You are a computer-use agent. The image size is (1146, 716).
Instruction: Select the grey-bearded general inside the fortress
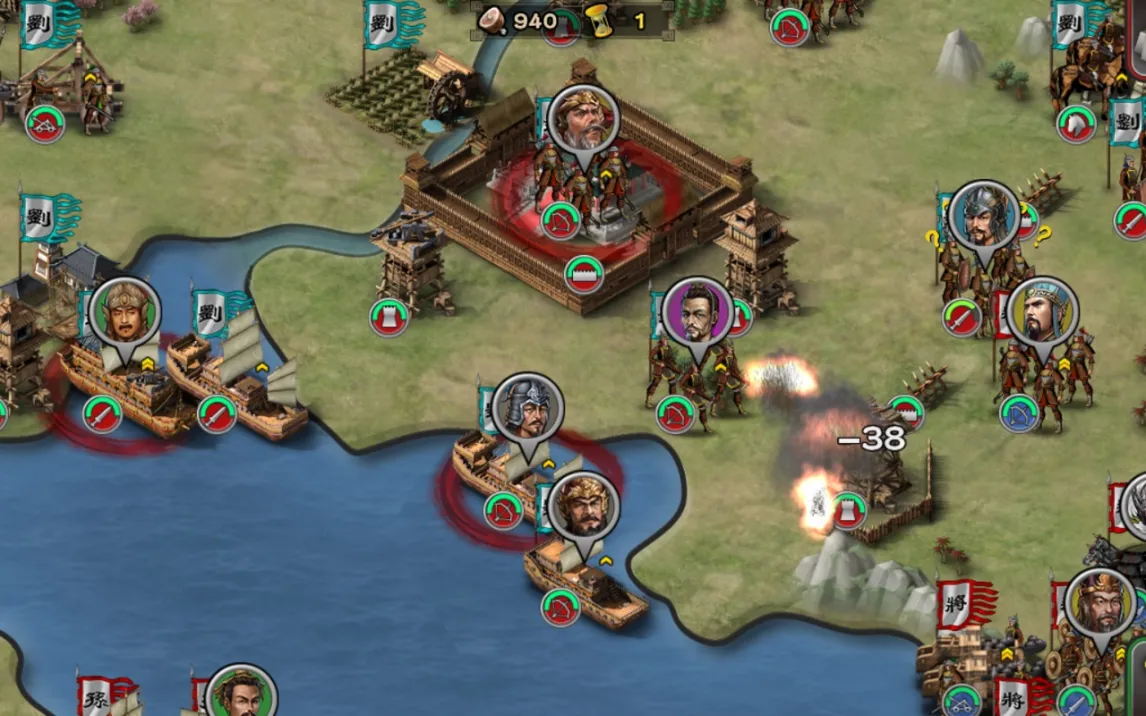tap(584, 120)
